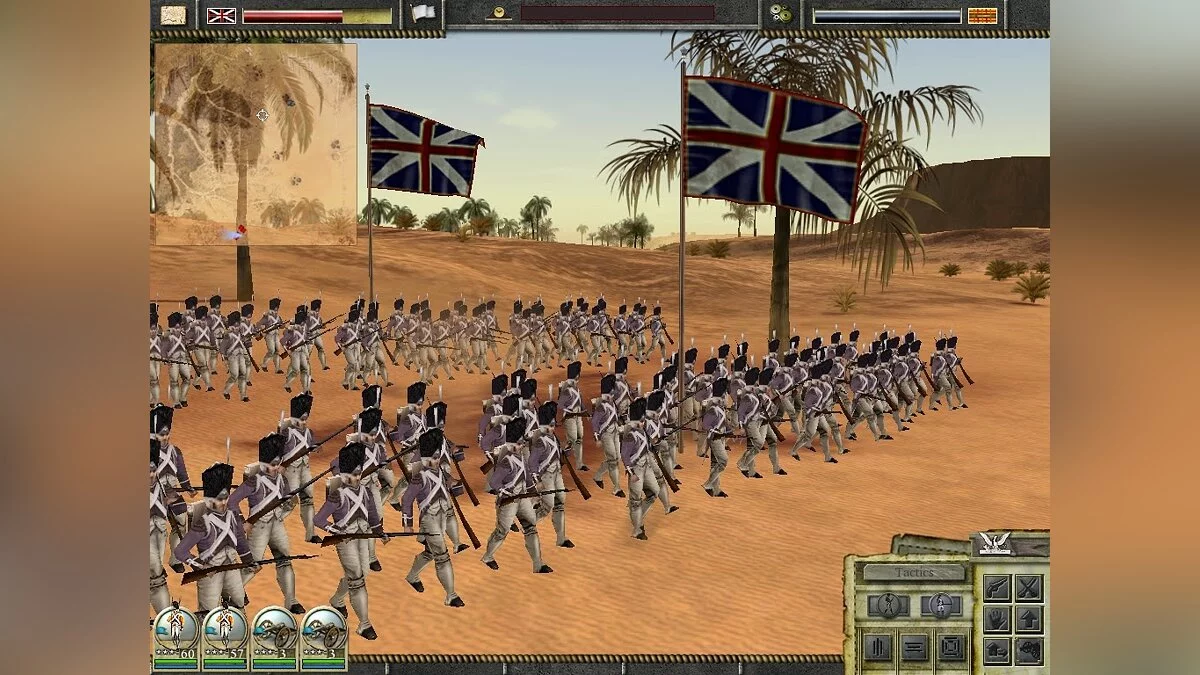1200x675 pixels.
Task: Open the gears settings icon
Action: (780, 15)
